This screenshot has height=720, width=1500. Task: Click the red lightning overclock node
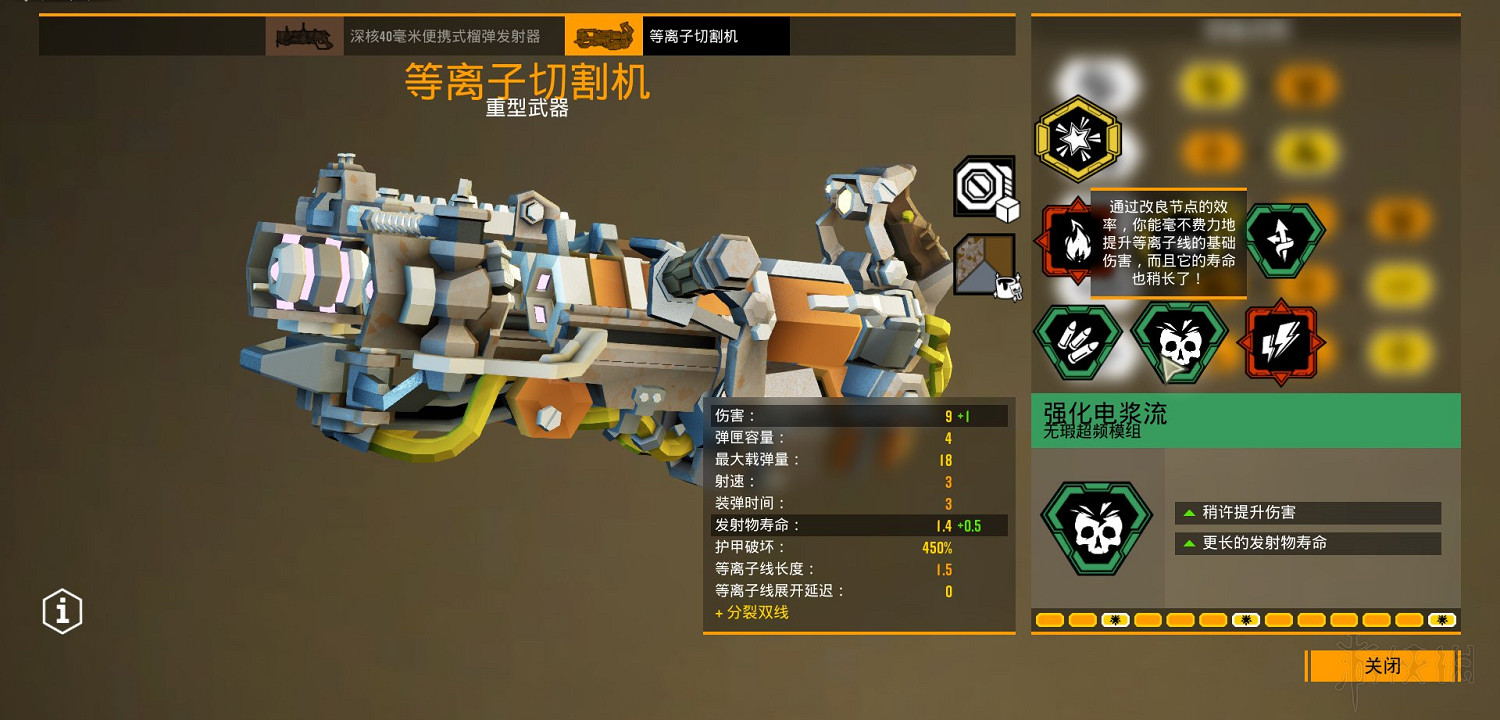click(x=1282, y=342)
